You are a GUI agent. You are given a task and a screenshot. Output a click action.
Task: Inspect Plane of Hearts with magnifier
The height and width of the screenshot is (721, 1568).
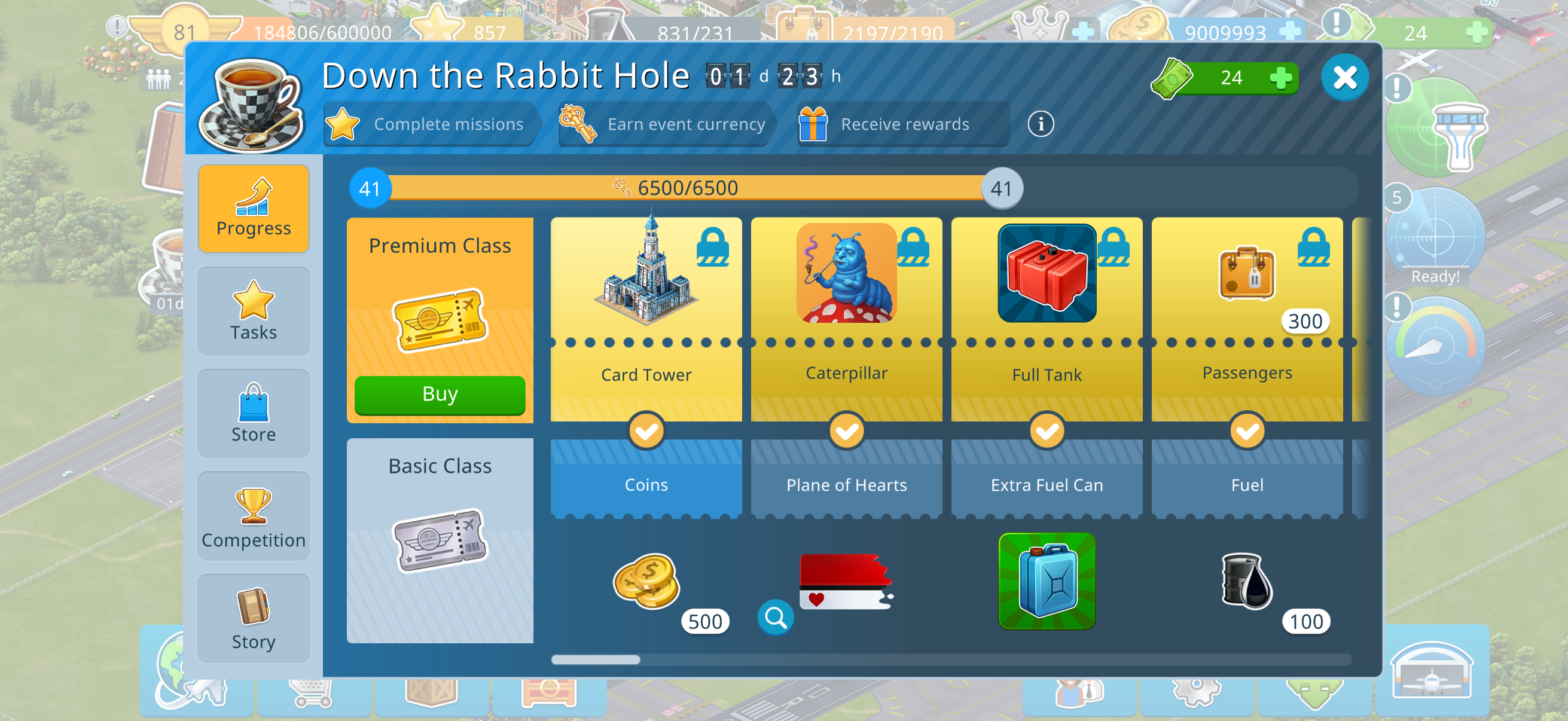[x=776, y=618]
